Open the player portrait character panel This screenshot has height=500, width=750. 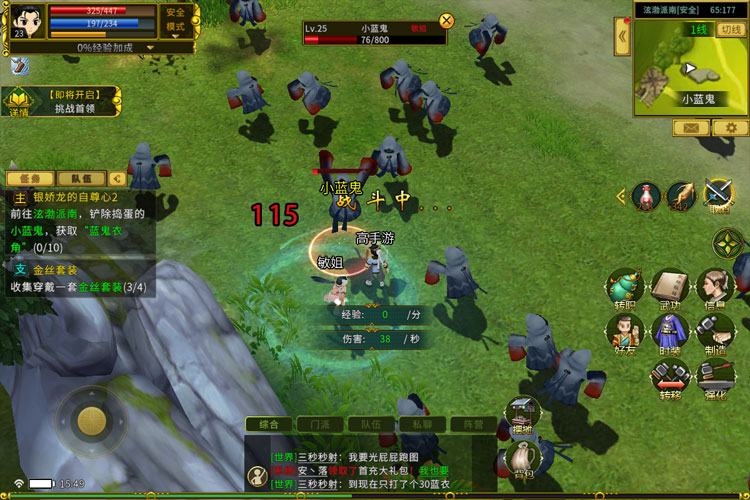pyautogui.click(x=27, y=20)
